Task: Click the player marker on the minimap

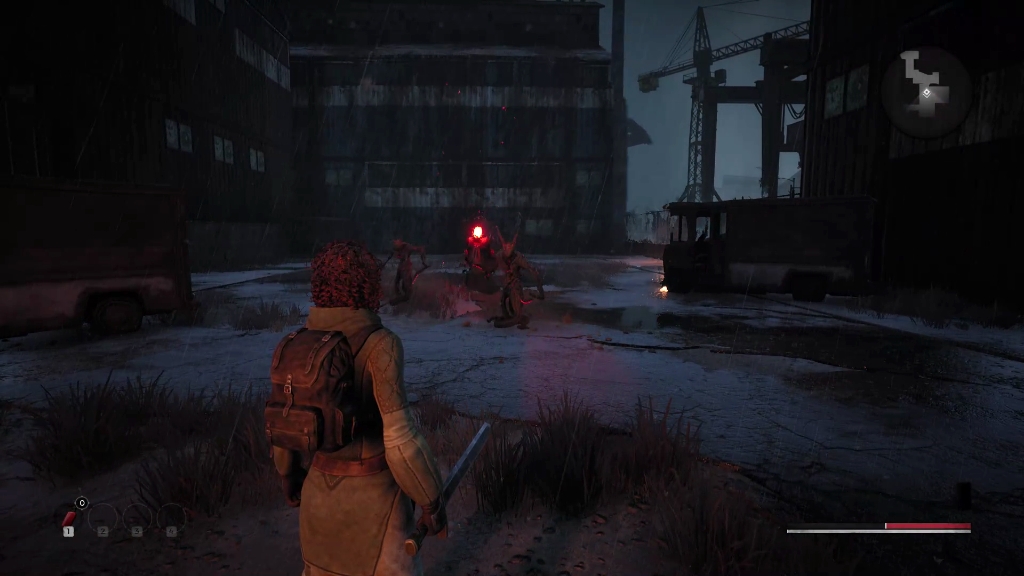Action: point(928,92)
